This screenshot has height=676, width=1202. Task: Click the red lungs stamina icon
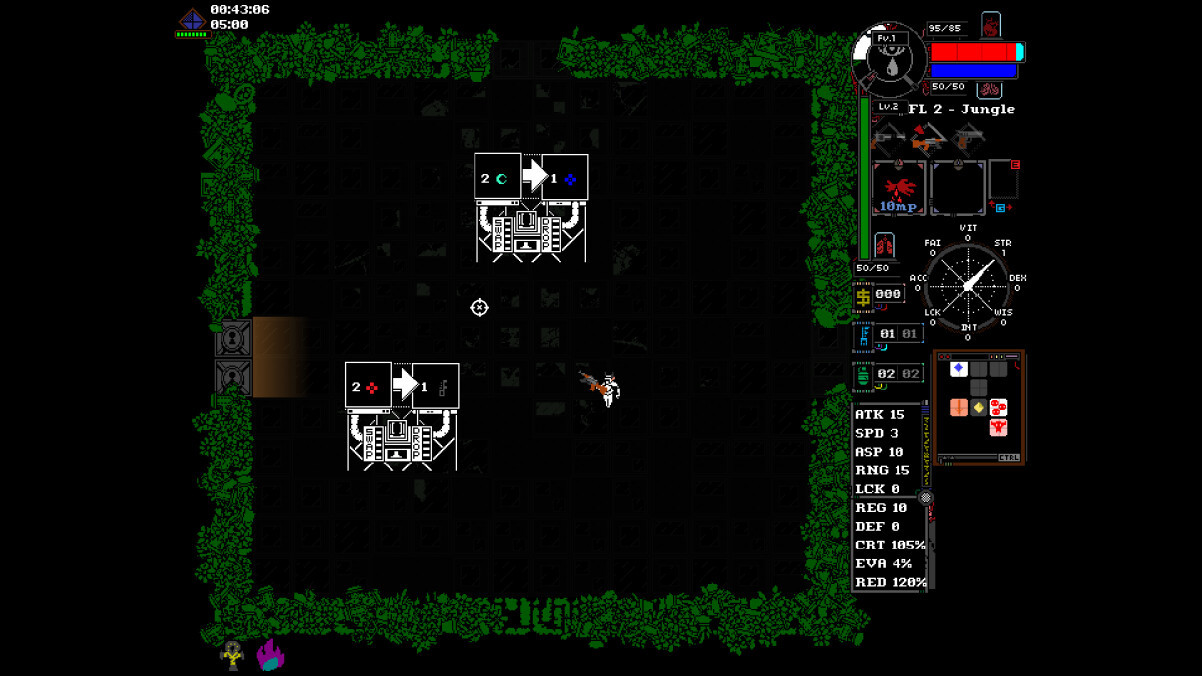884,246
